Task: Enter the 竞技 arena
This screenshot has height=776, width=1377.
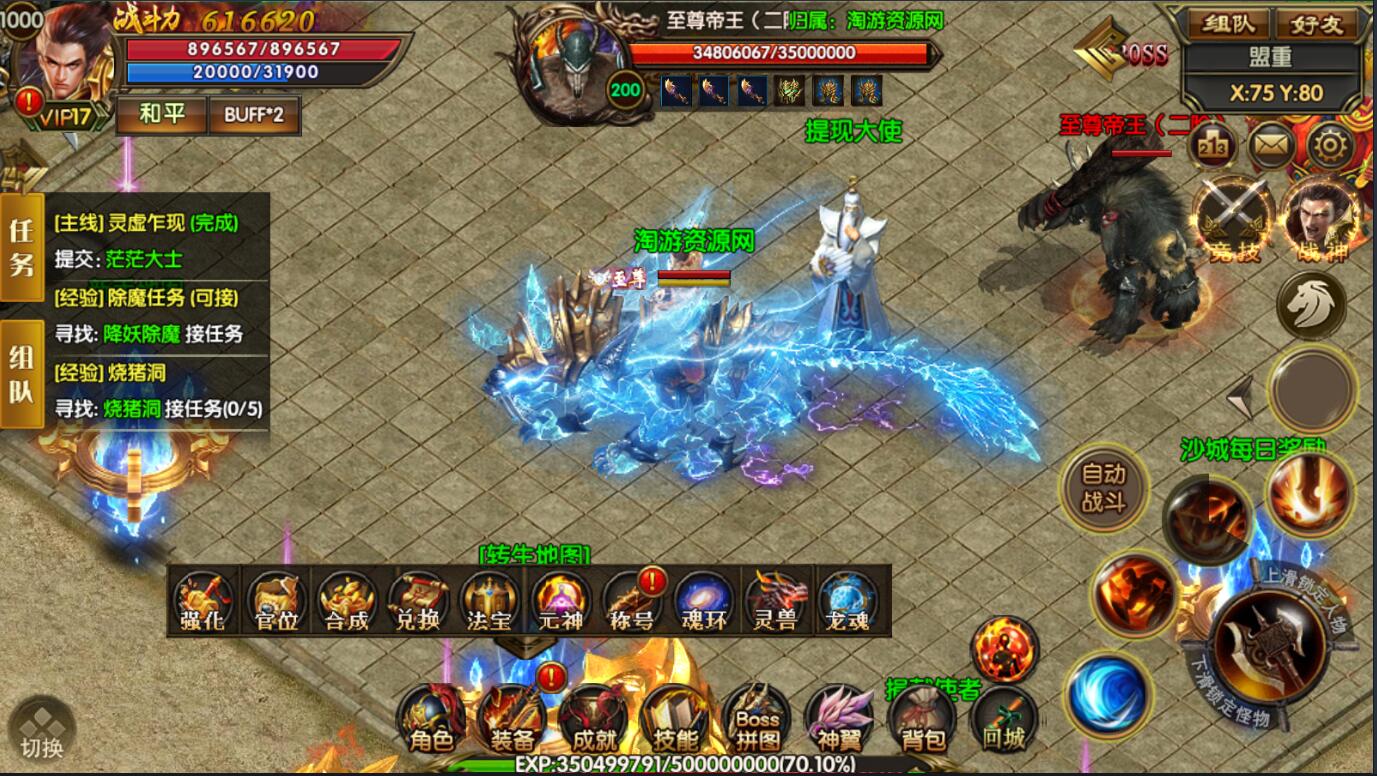Action: click(x=1232, y=220)
